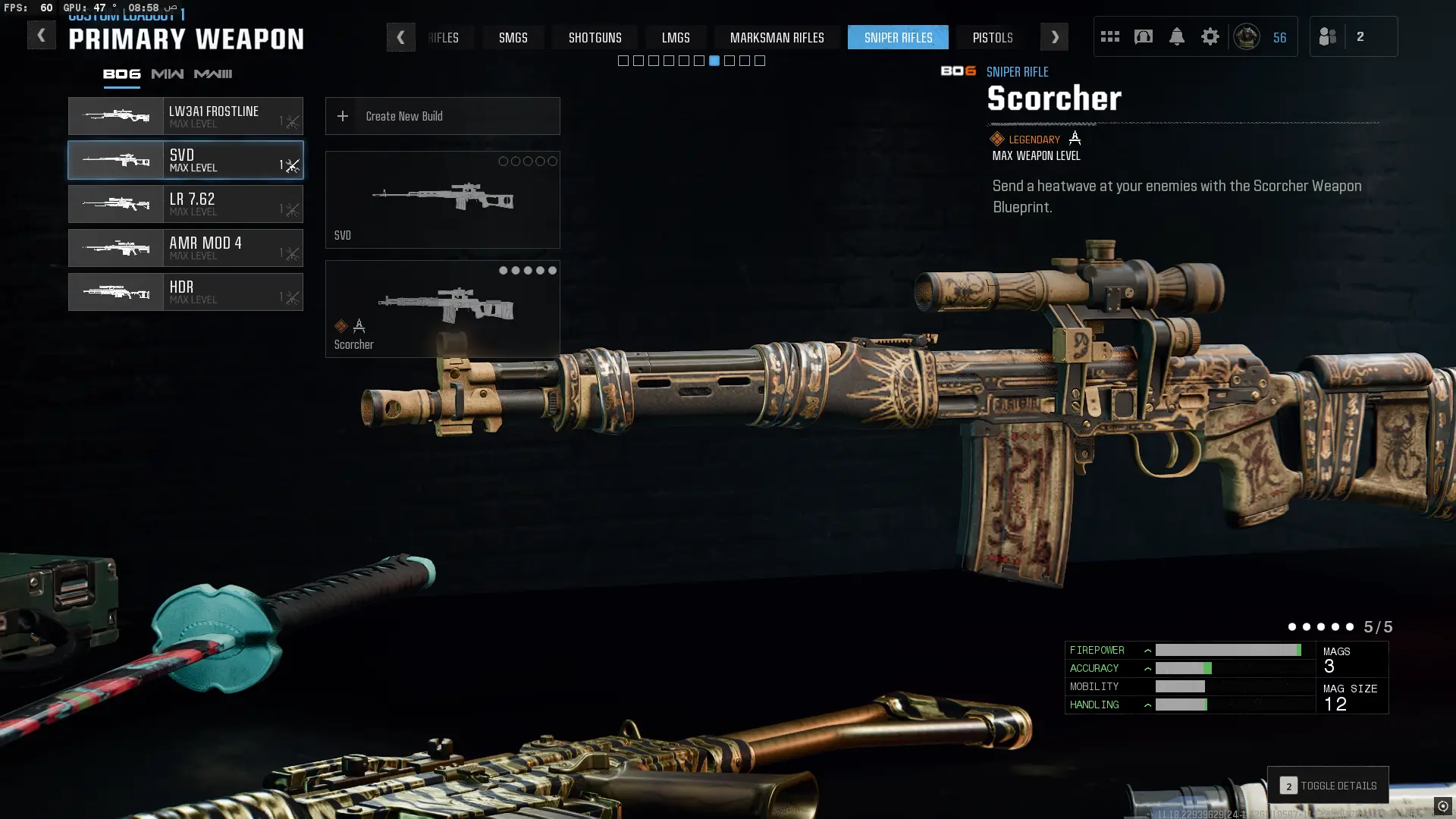Image resolution: width=1456 pixels, height=819 pixels.
Task: Switch to the MWIII weapons filter
Action: click(x=213, y=74)
